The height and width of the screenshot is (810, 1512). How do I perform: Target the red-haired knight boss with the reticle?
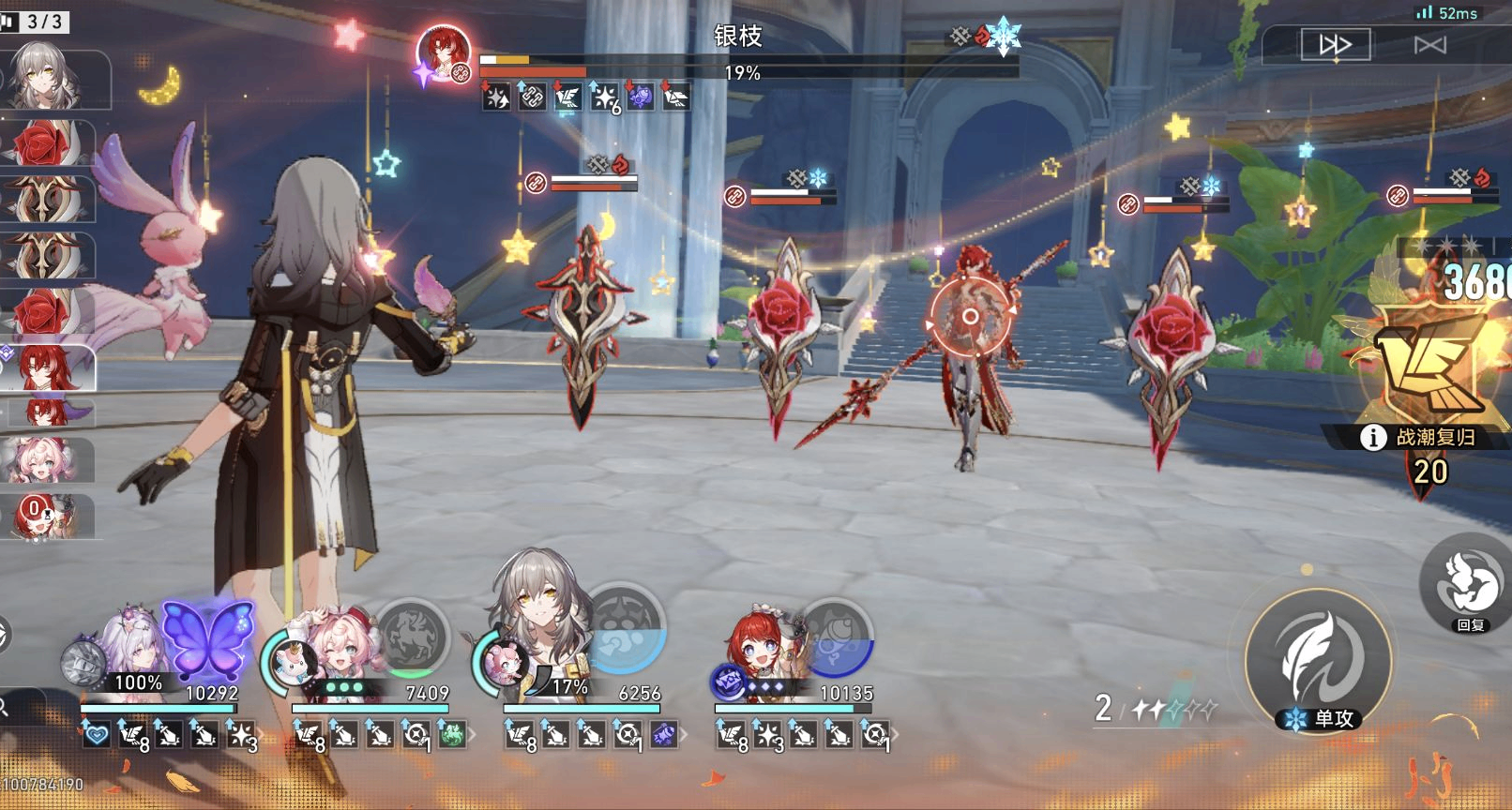[x=971, y=317]
